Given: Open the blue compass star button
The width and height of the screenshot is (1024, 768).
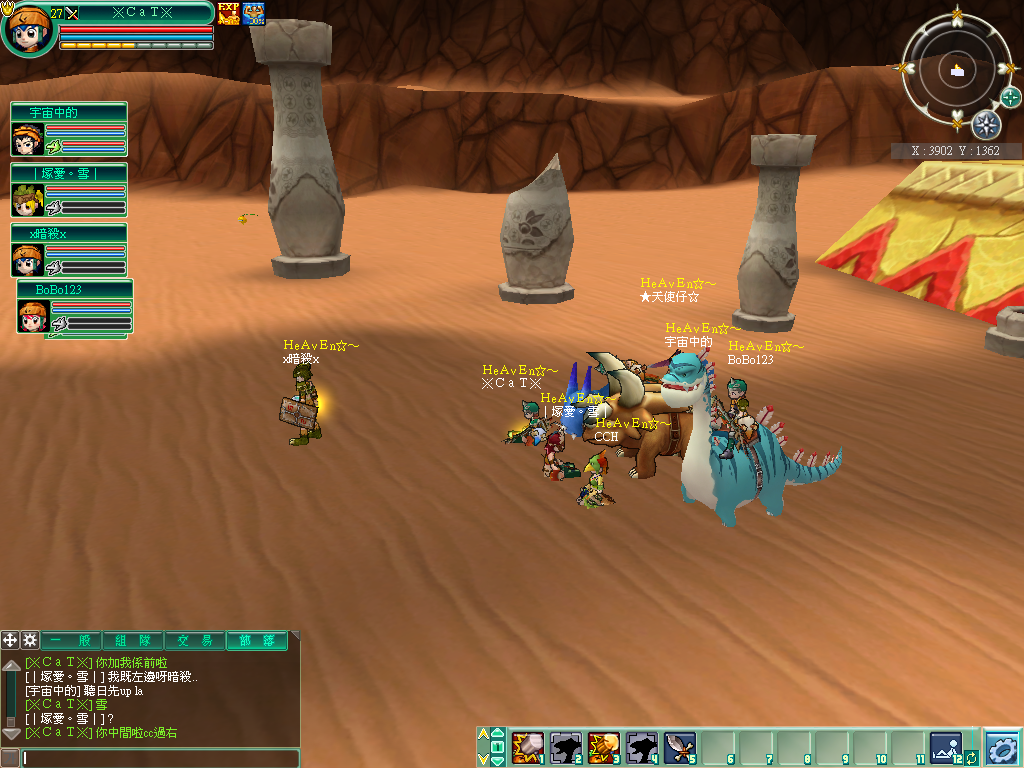Looking at the screenshot, I should [x=986, y=125].
